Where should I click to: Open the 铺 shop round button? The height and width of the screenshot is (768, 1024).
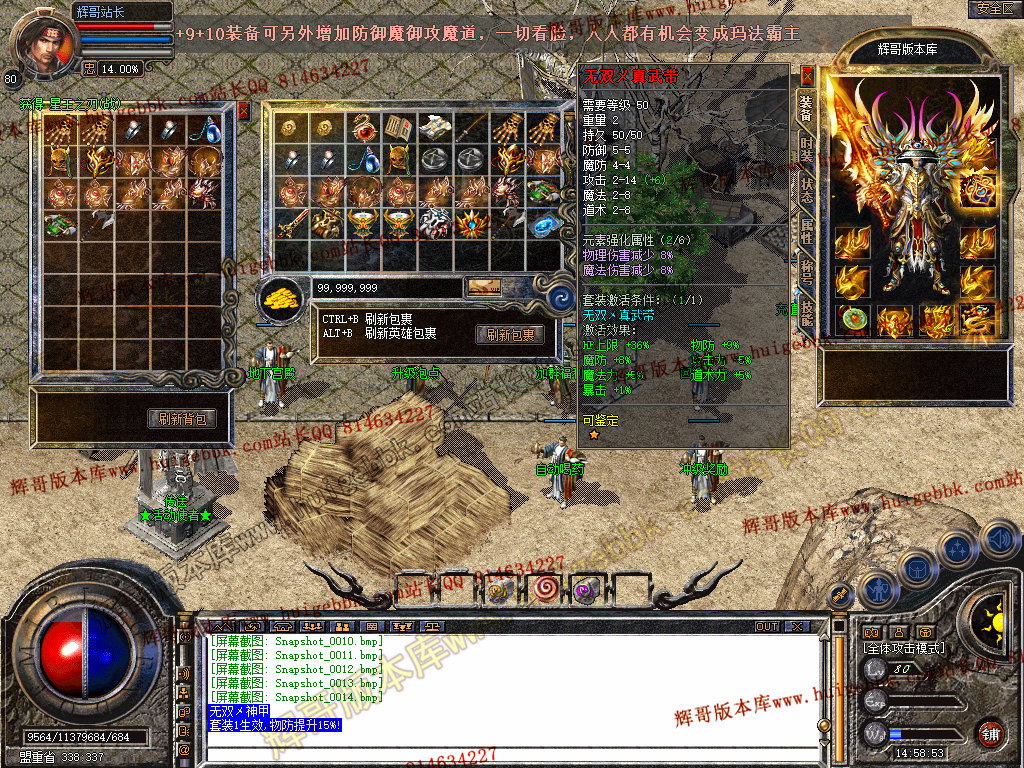tap(989, 733)
